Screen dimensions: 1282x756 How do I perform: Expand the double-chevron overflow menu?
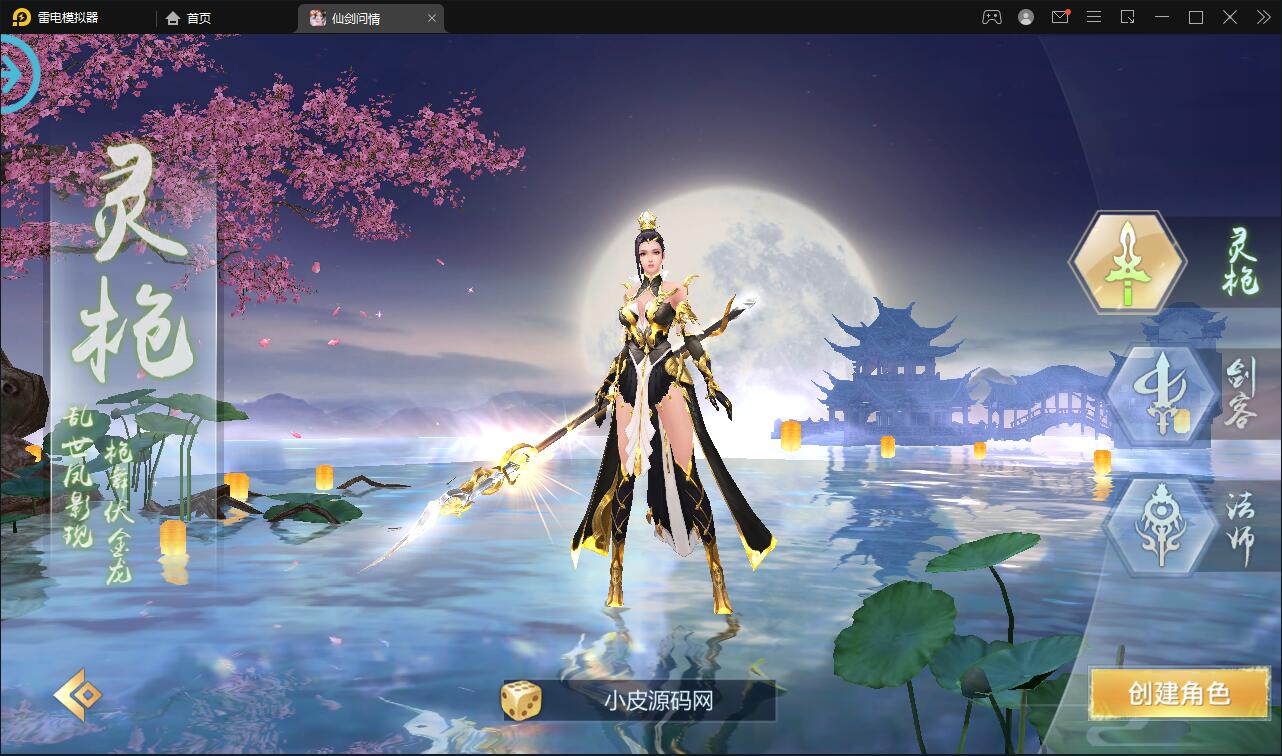(x=1263, y=17)
